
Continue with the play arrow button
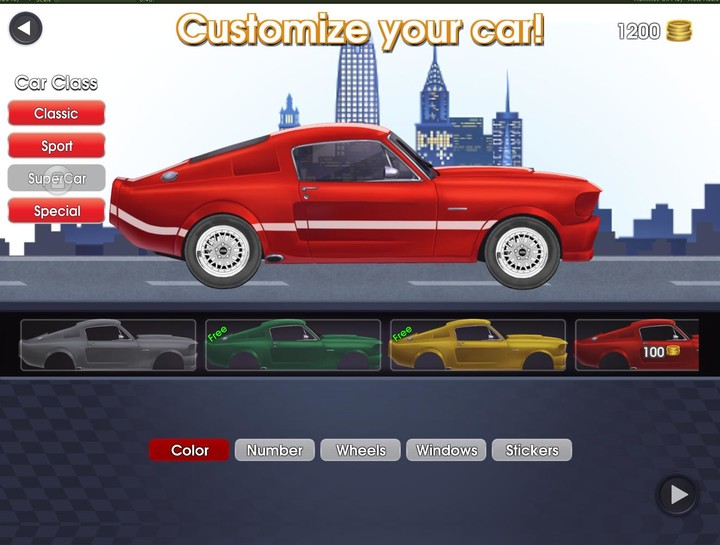click(678, 494)
